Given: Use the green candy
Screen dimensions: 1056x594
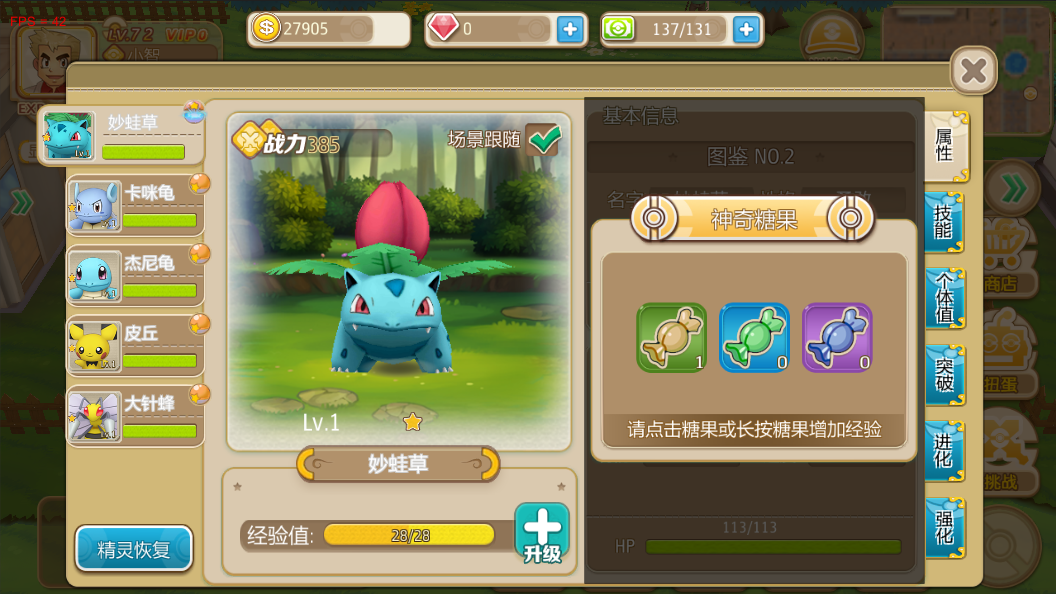Looking at the screenshot, I should click(754, 338).
